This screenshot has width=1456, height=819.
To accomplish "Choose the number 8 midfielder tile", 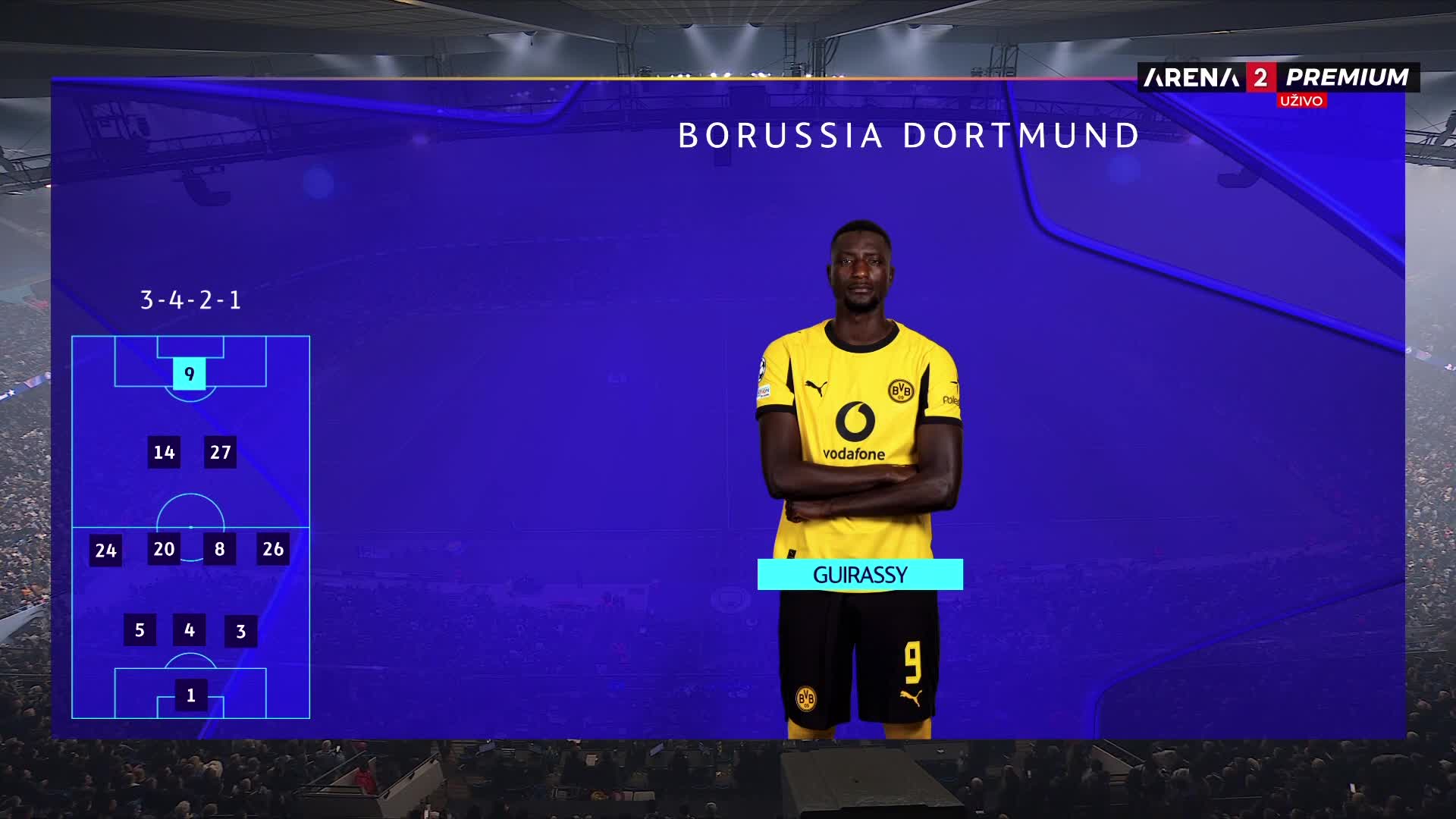I will (219, 549).
